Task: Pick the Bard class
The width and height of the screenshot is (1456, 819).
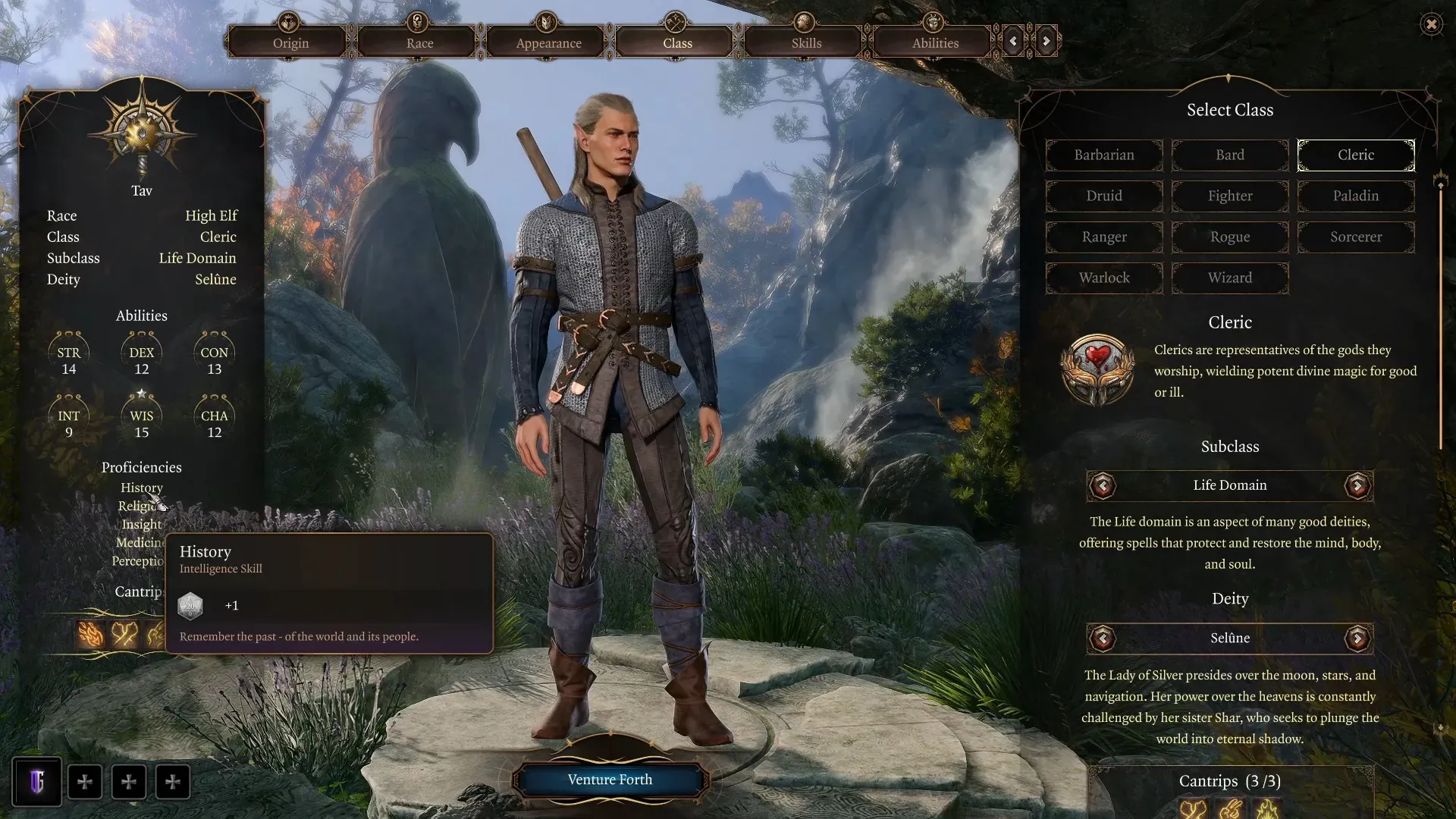Action: point(1229,155)
